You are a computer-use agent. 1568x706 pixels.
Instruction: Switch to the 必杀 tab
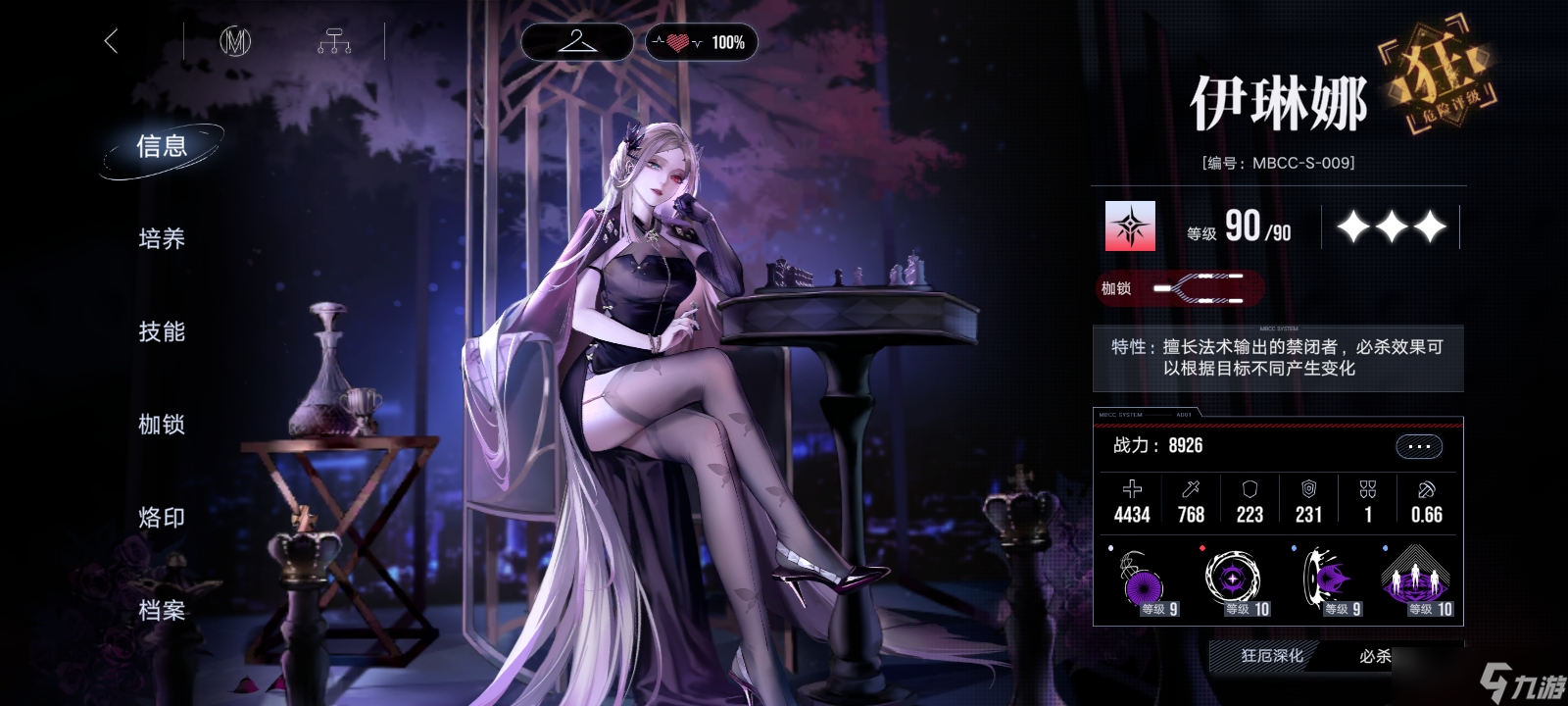tap(1374, 656)
